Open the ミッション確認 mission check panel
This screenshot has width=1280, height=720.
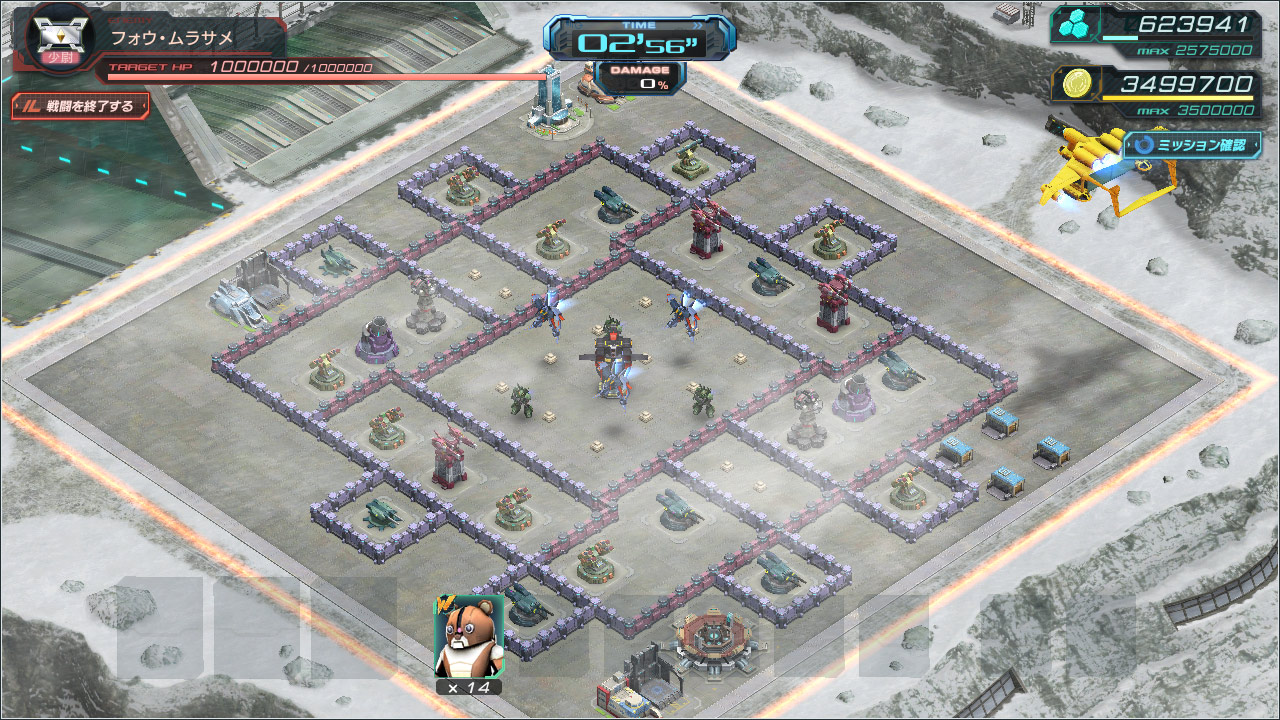[1192, 144]
